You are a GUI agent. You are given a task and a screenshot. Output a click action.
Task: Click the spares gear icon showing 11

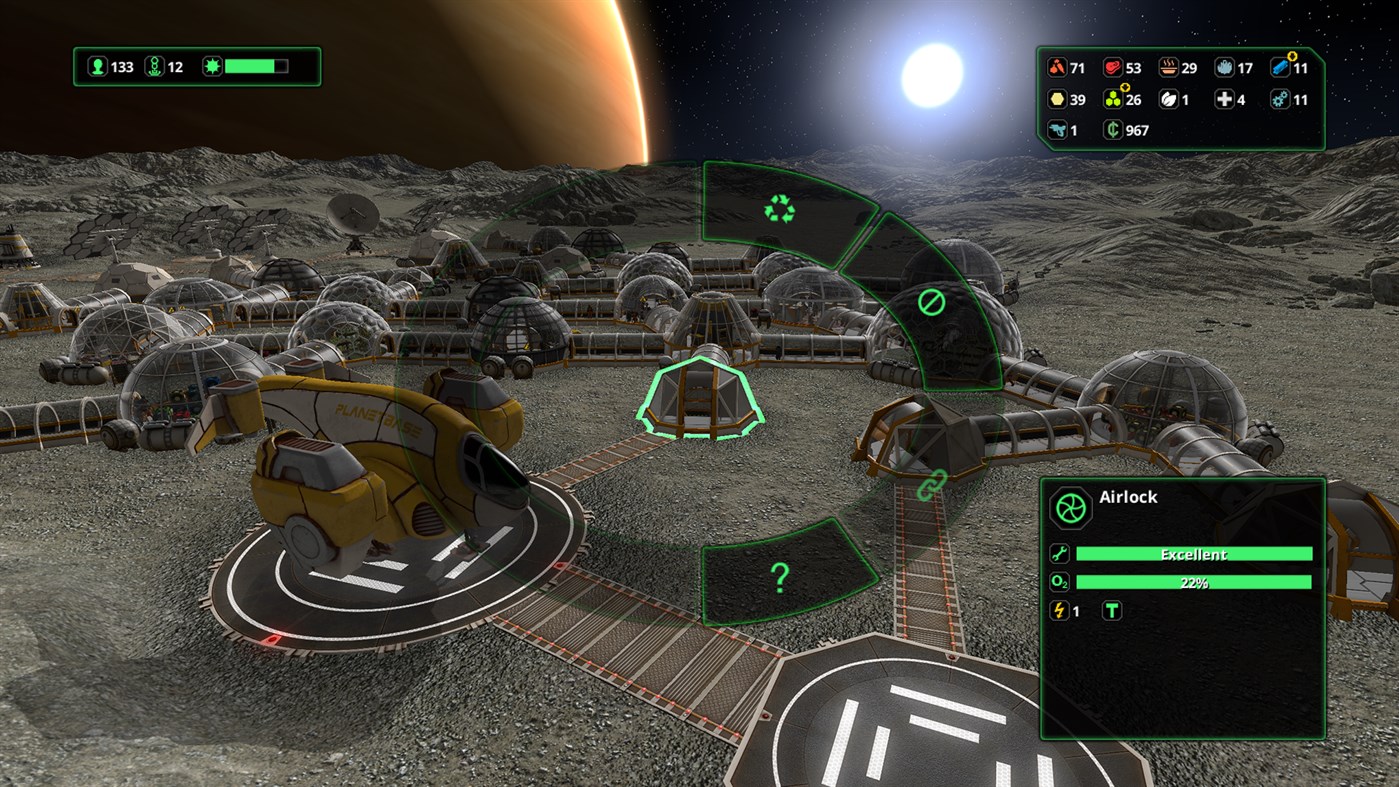(x=1281, y=100)
